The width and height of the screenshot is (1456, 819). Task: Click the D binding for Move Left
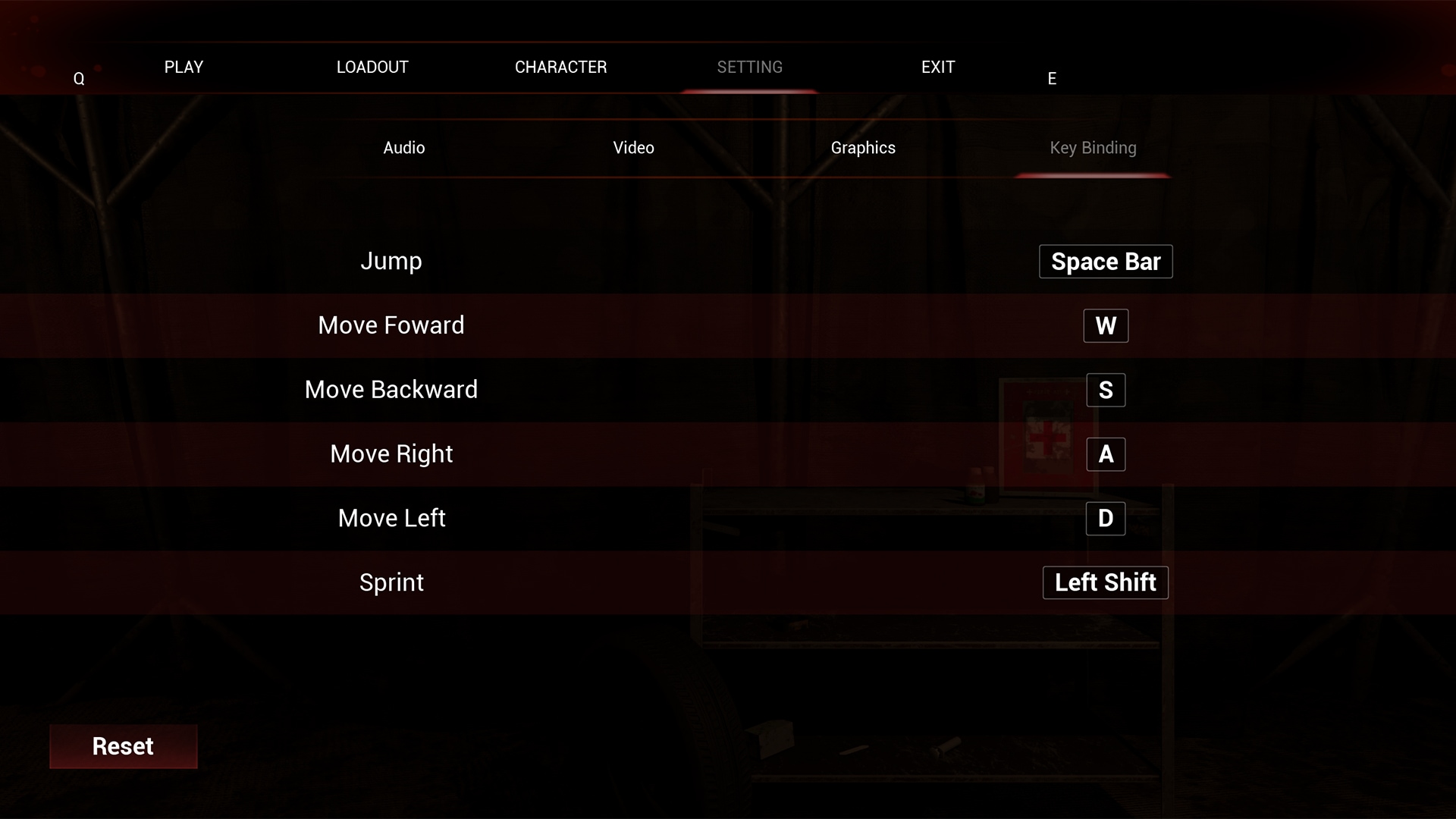1105,518
